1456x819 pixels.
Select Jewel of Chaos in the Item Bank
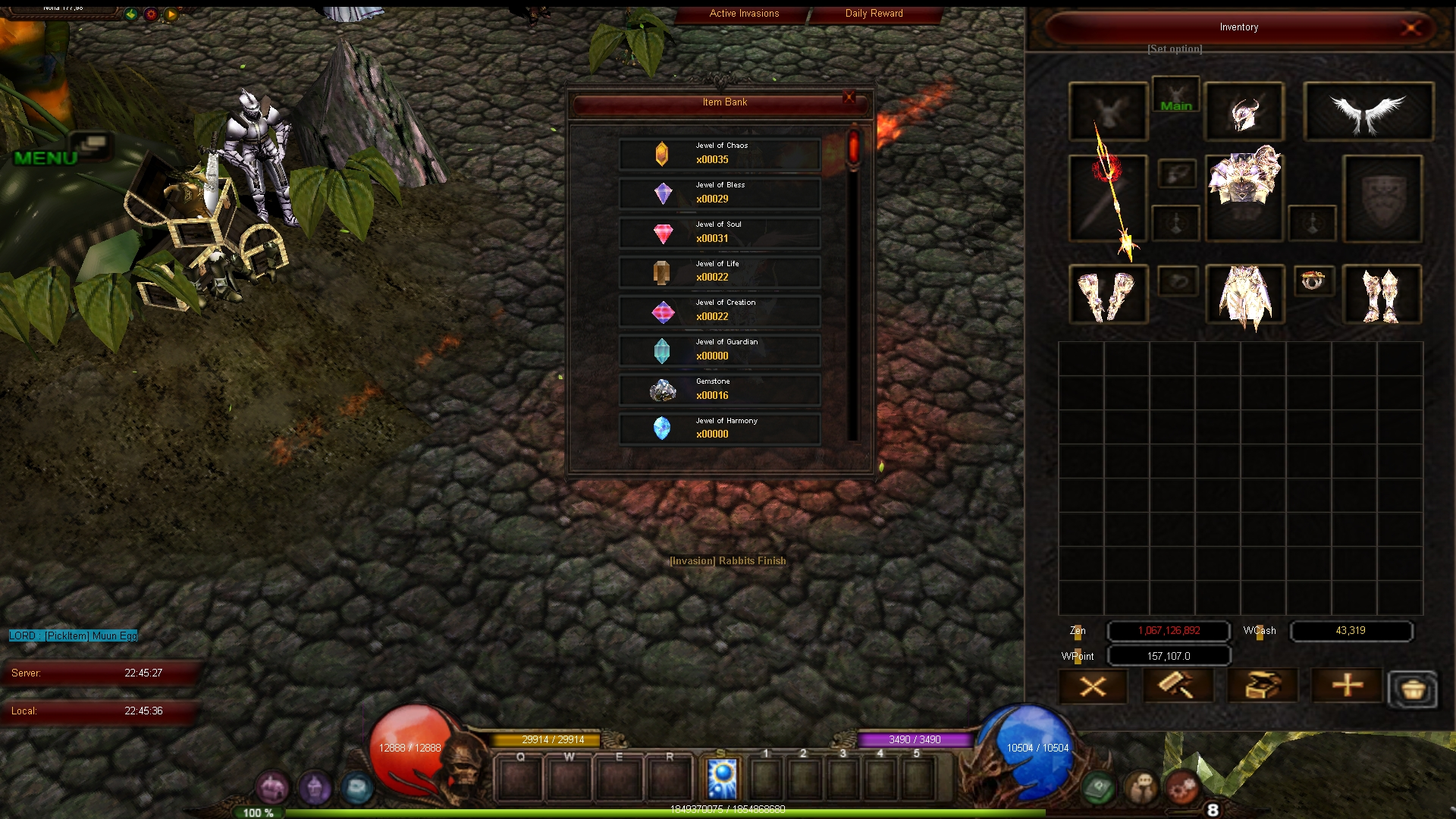719,154
